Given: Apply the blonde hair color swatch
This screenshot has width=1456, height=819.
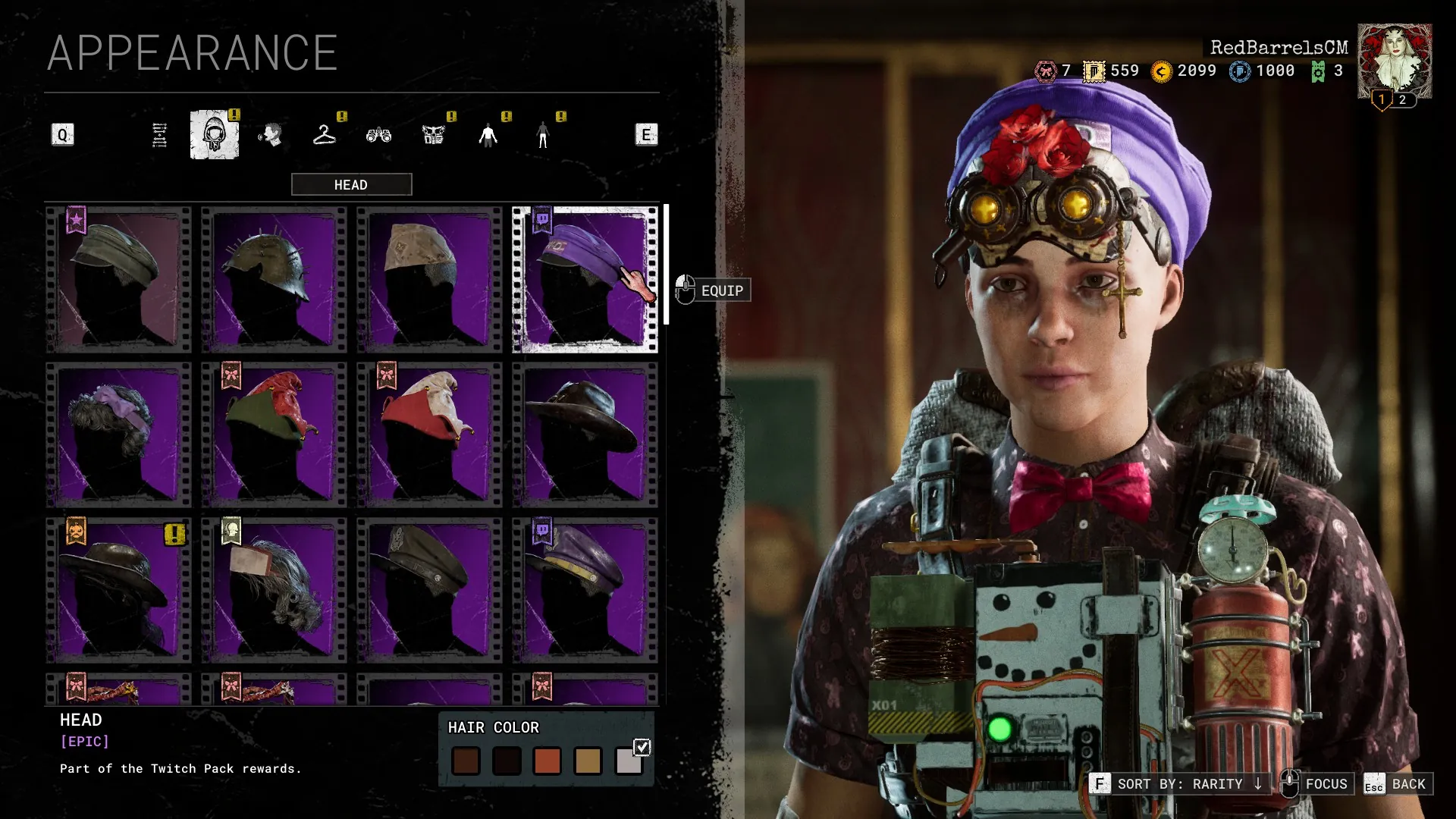Looking at the screenshot, I should [x=588, y=761].
